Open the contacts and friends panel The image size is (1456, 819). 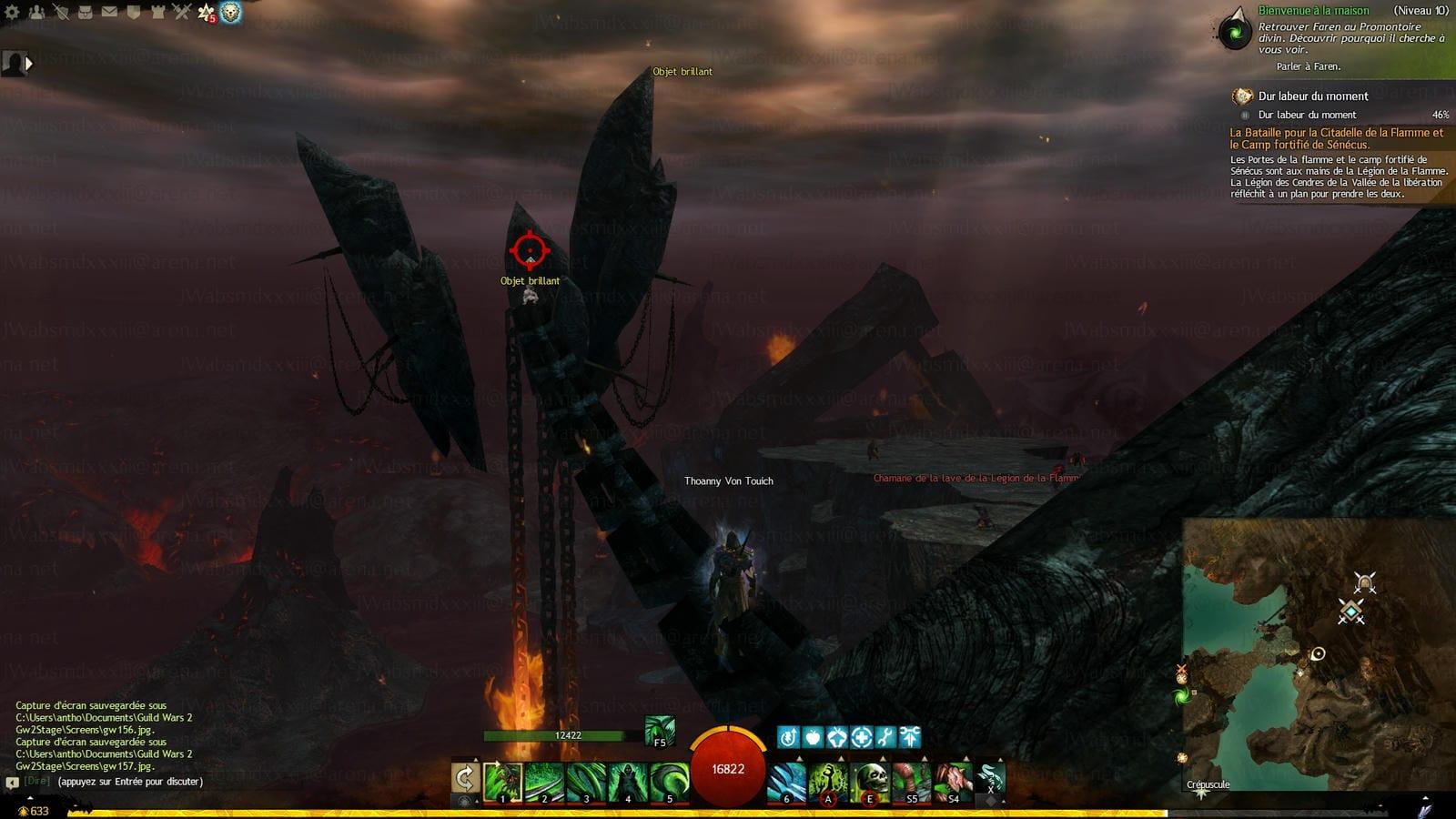[36, 12]
